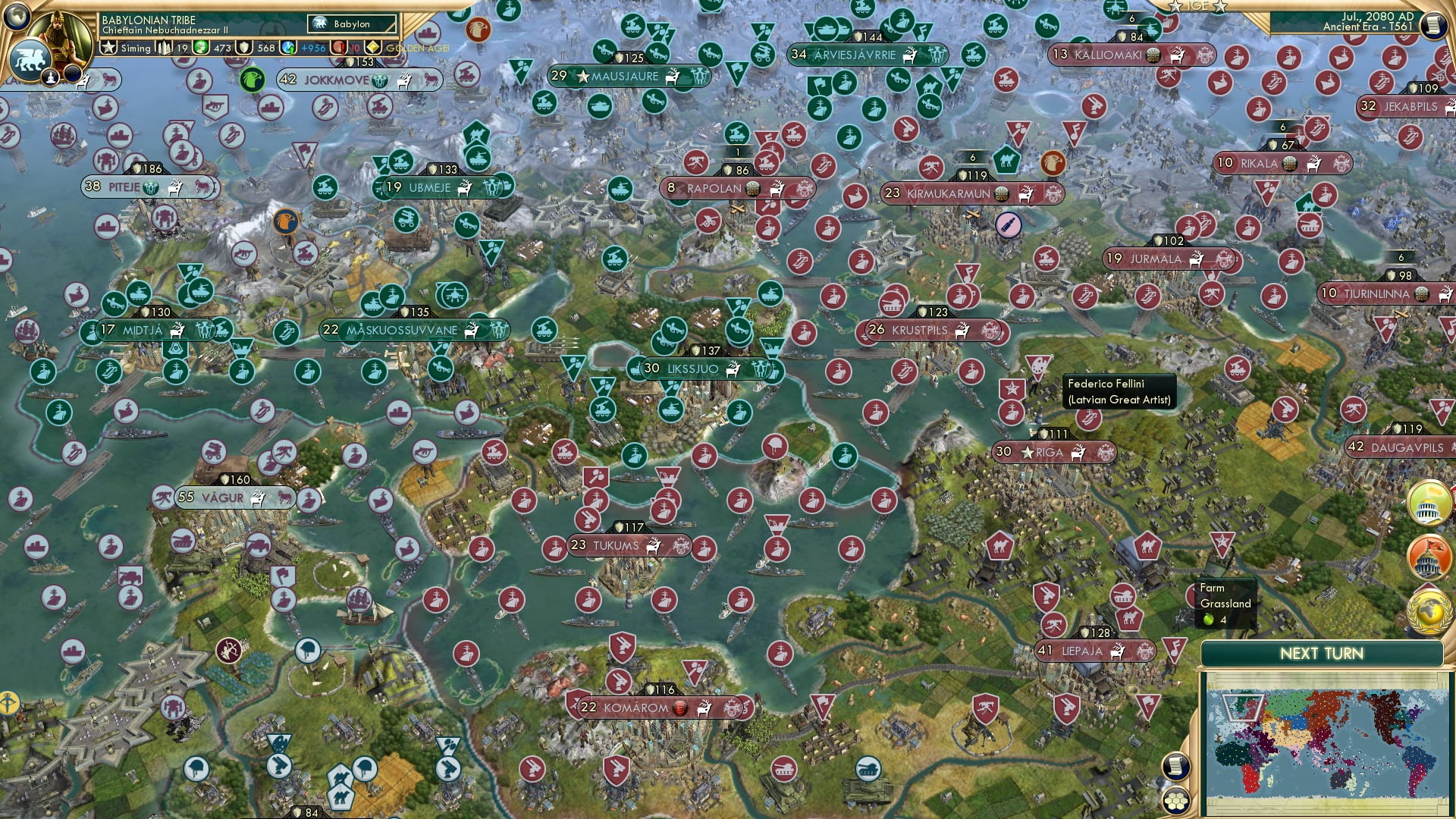Click the gold coin treasury icon

click(x=200, y=47)
